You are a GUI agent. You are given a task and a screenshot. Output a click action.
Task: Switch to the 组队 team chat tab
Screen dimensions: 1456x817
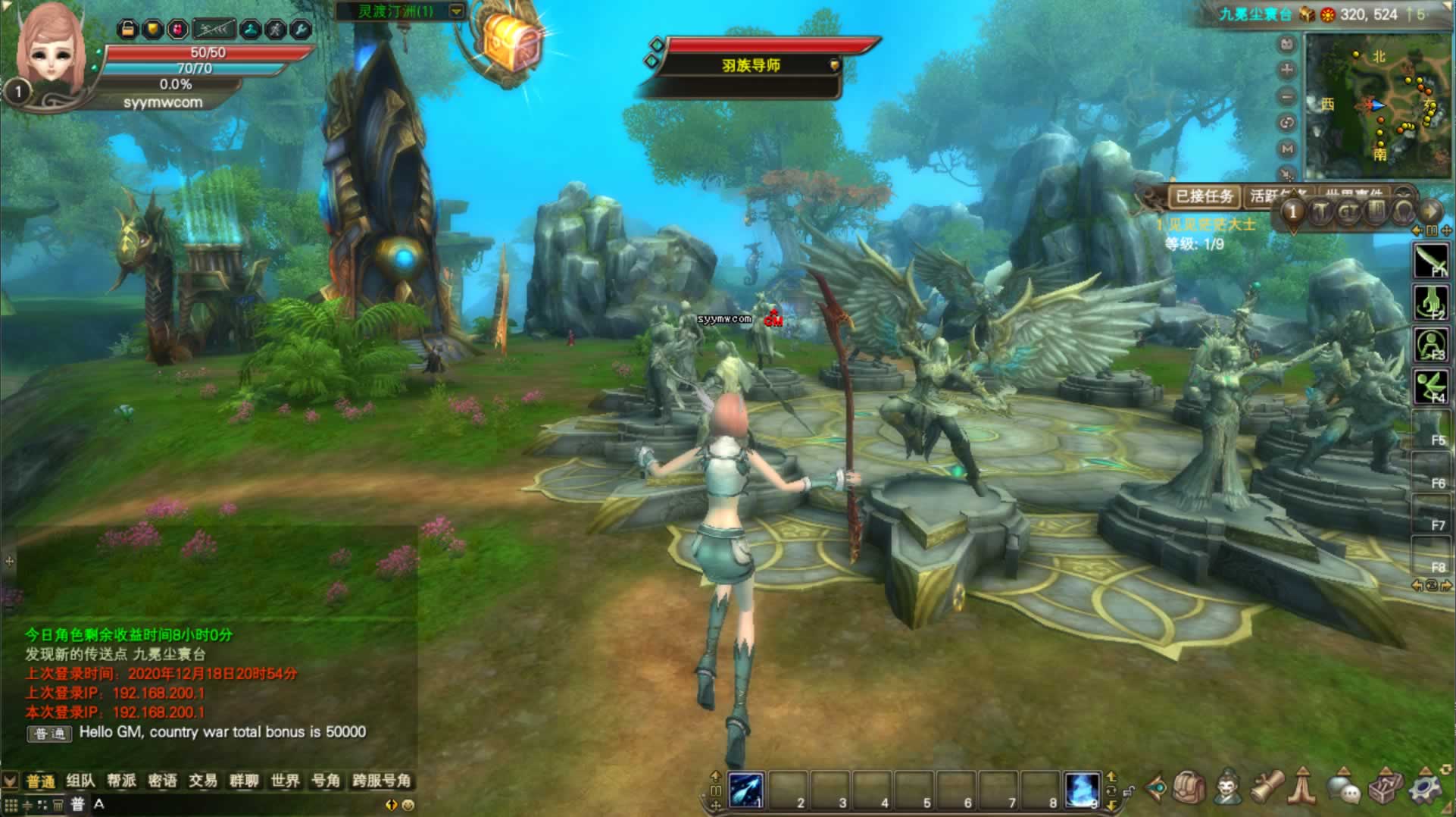(x=80, y=781)
